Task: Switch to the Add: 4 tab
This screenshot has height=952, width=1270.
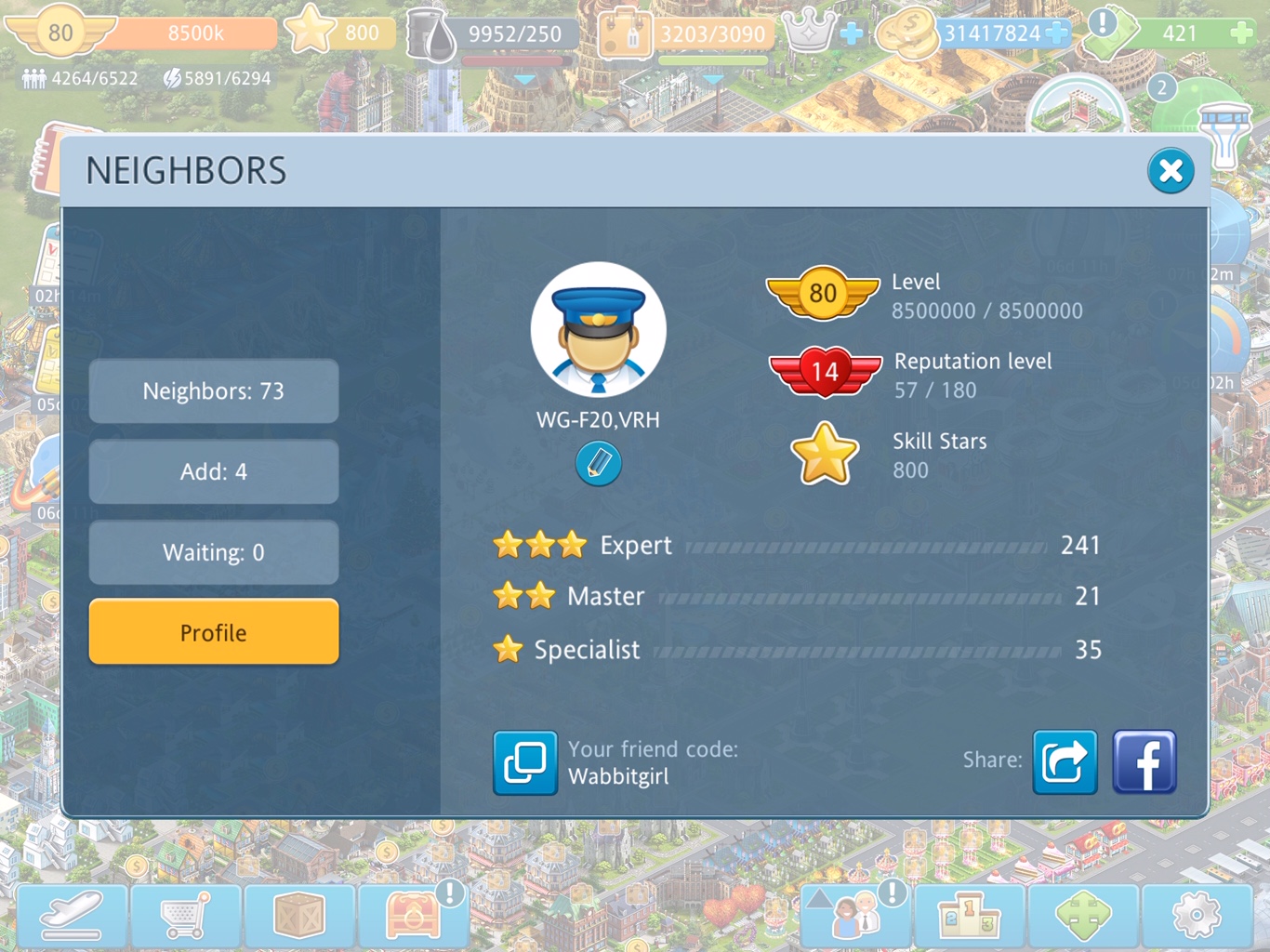Action: pyautogui.click(x=214, y=472)
